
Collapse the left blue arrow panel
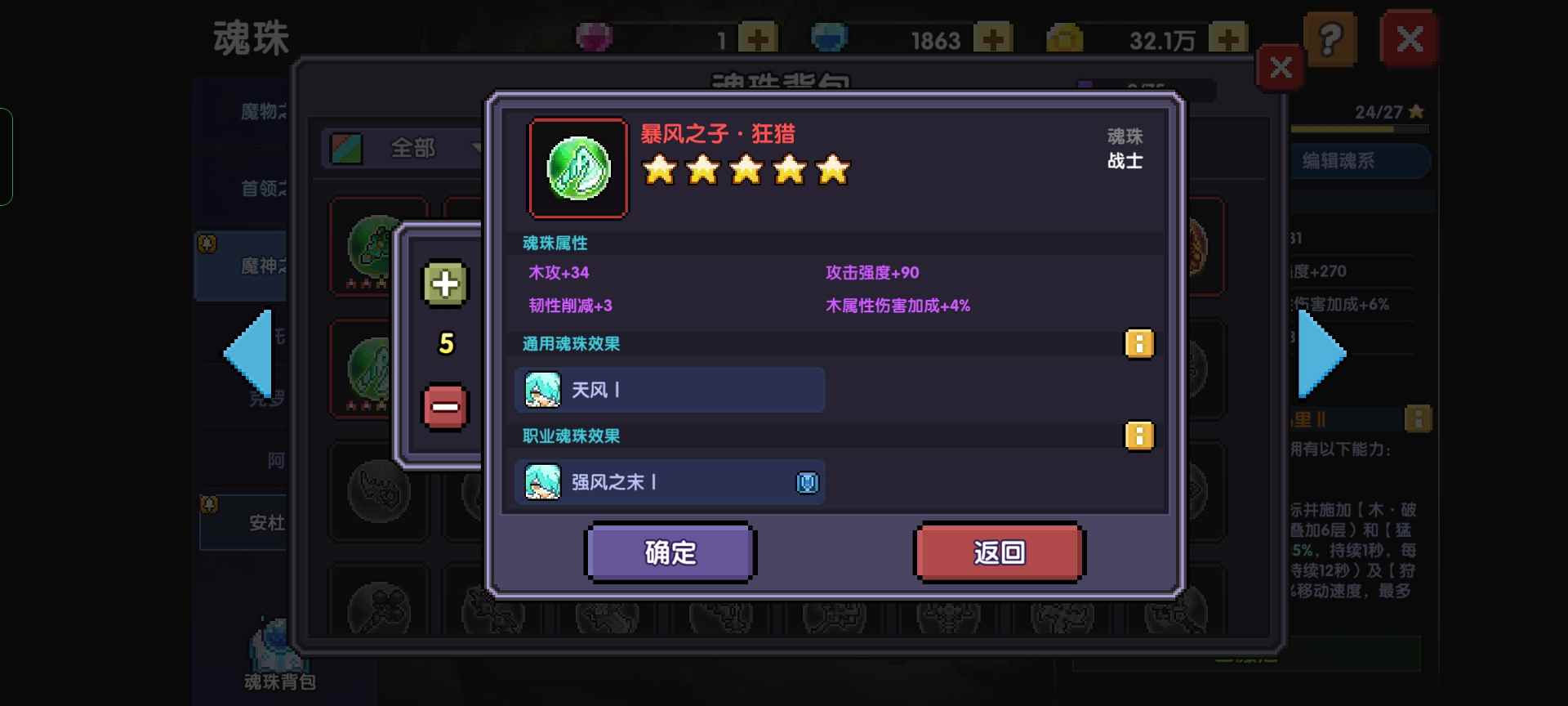tap(247, 351)
